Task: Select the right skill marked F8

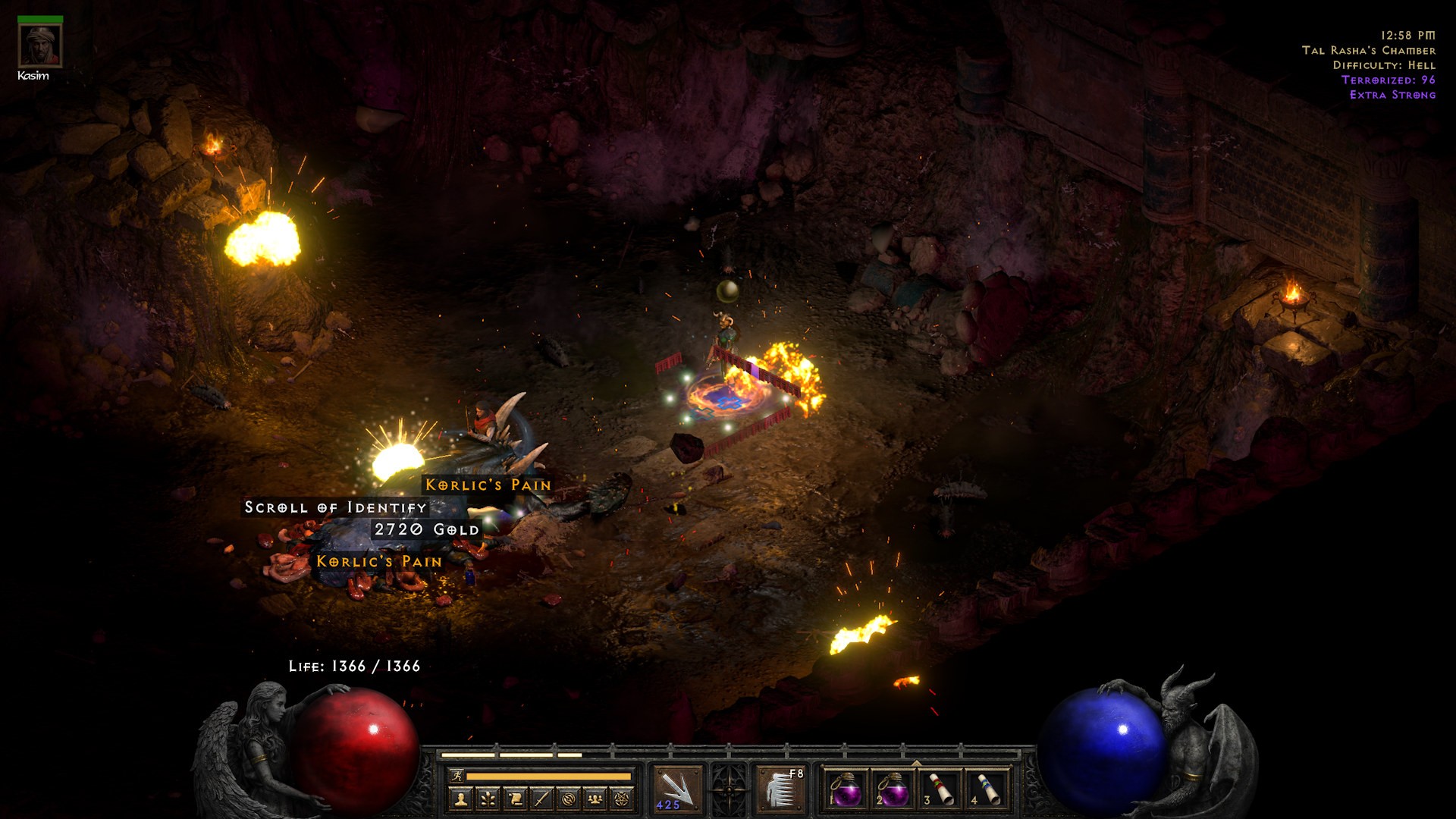Action: (781, 789)
